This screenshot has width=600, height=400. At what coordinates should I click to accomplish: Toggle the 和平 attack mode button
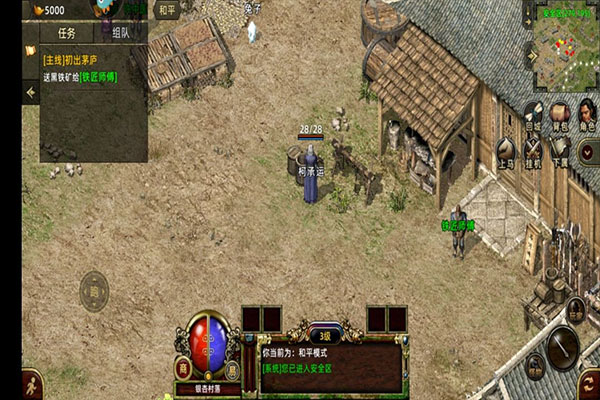pos(168,11)
